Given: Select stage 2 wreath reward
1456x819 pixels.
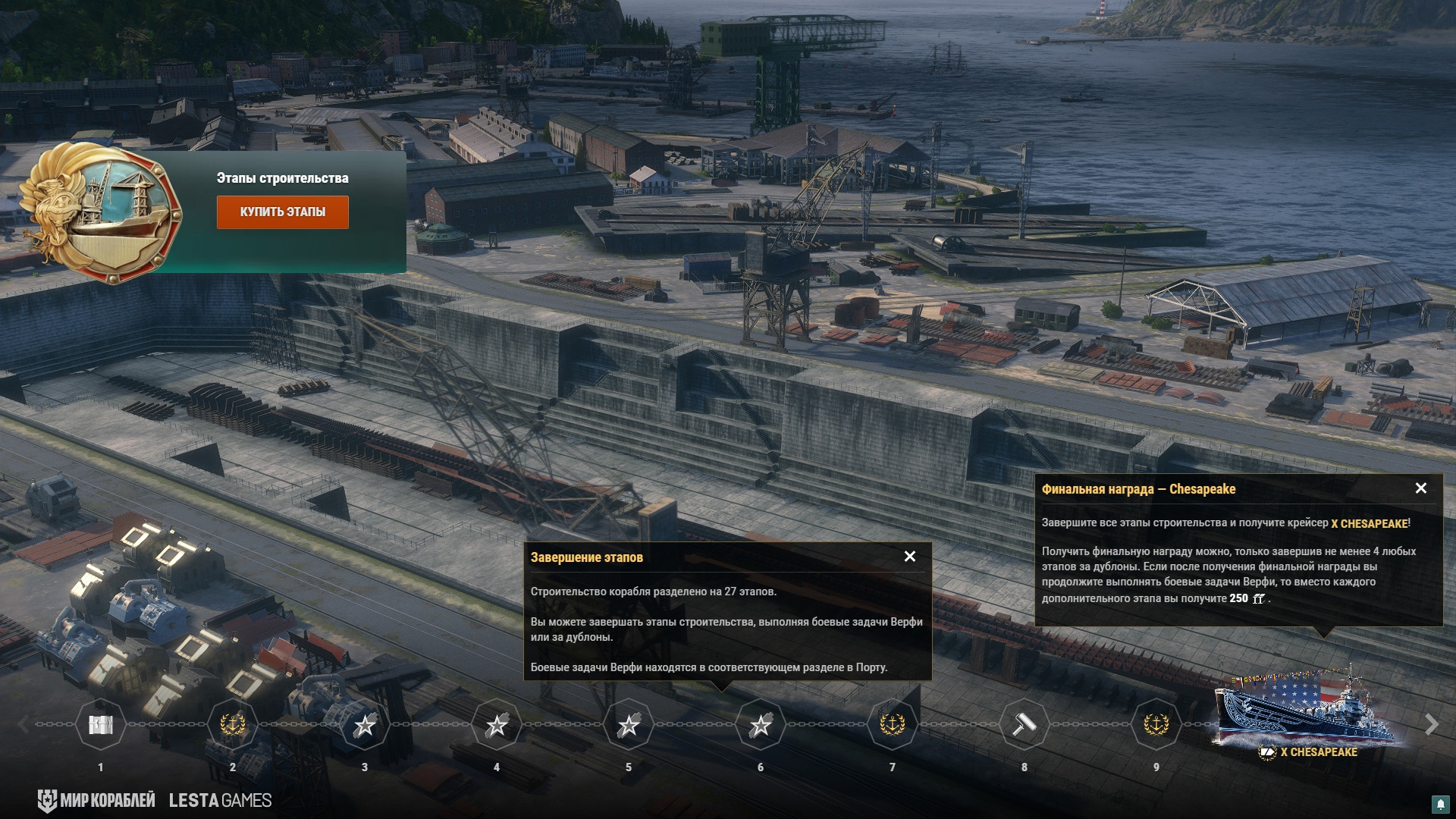Looking at the screenshot, I should 233,725.
